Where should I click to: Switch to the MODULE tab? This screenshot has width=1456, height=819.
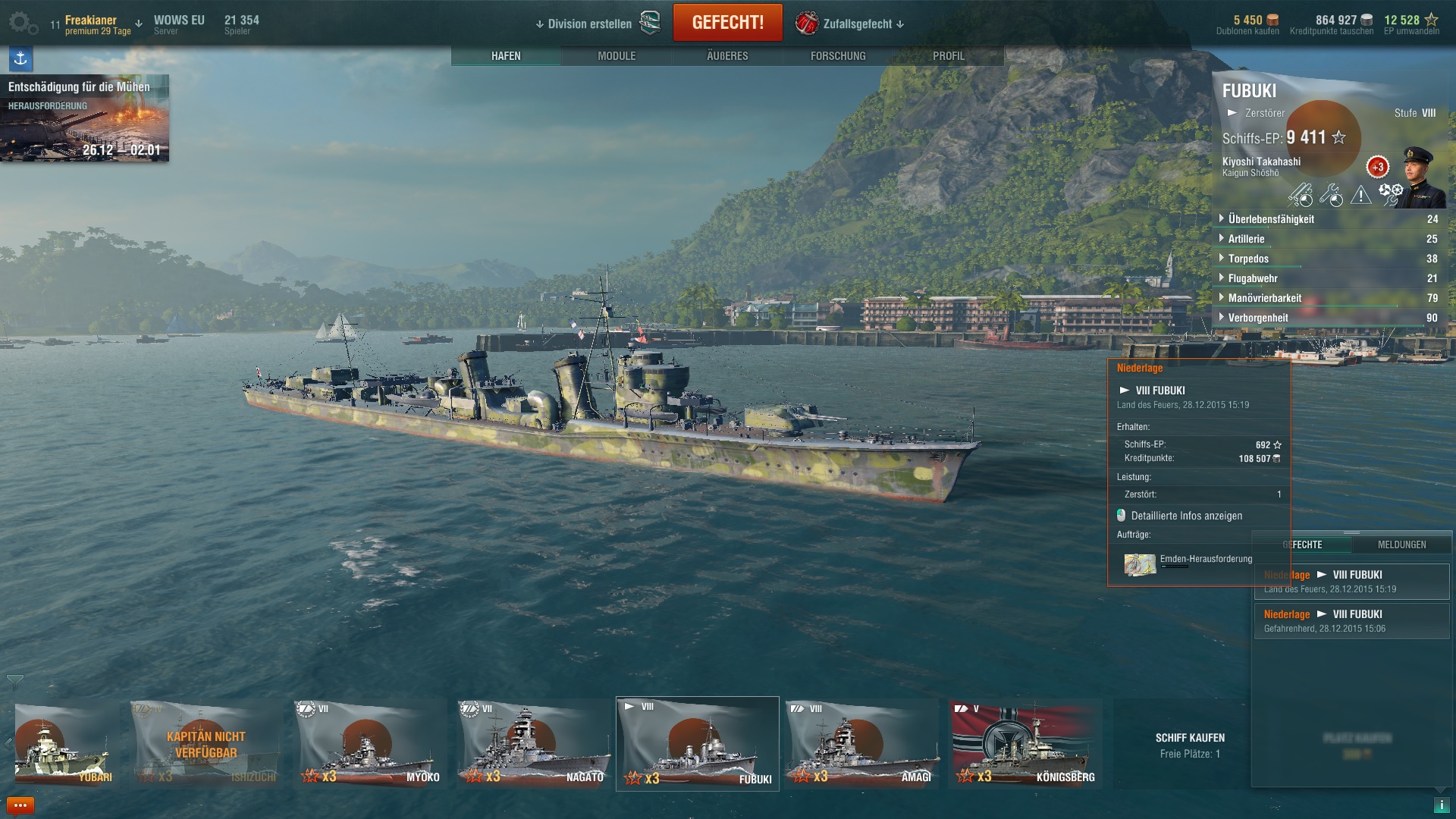[x=617, y=56]
